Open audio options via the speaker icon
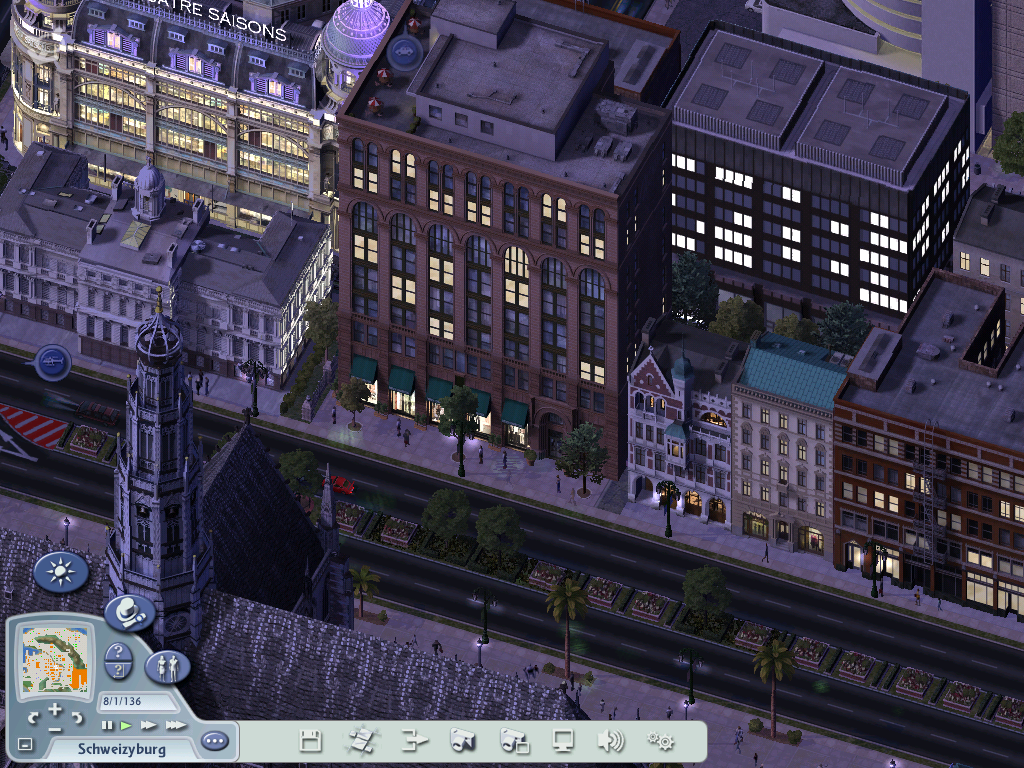1024x768 pixels. coord(610,741)
